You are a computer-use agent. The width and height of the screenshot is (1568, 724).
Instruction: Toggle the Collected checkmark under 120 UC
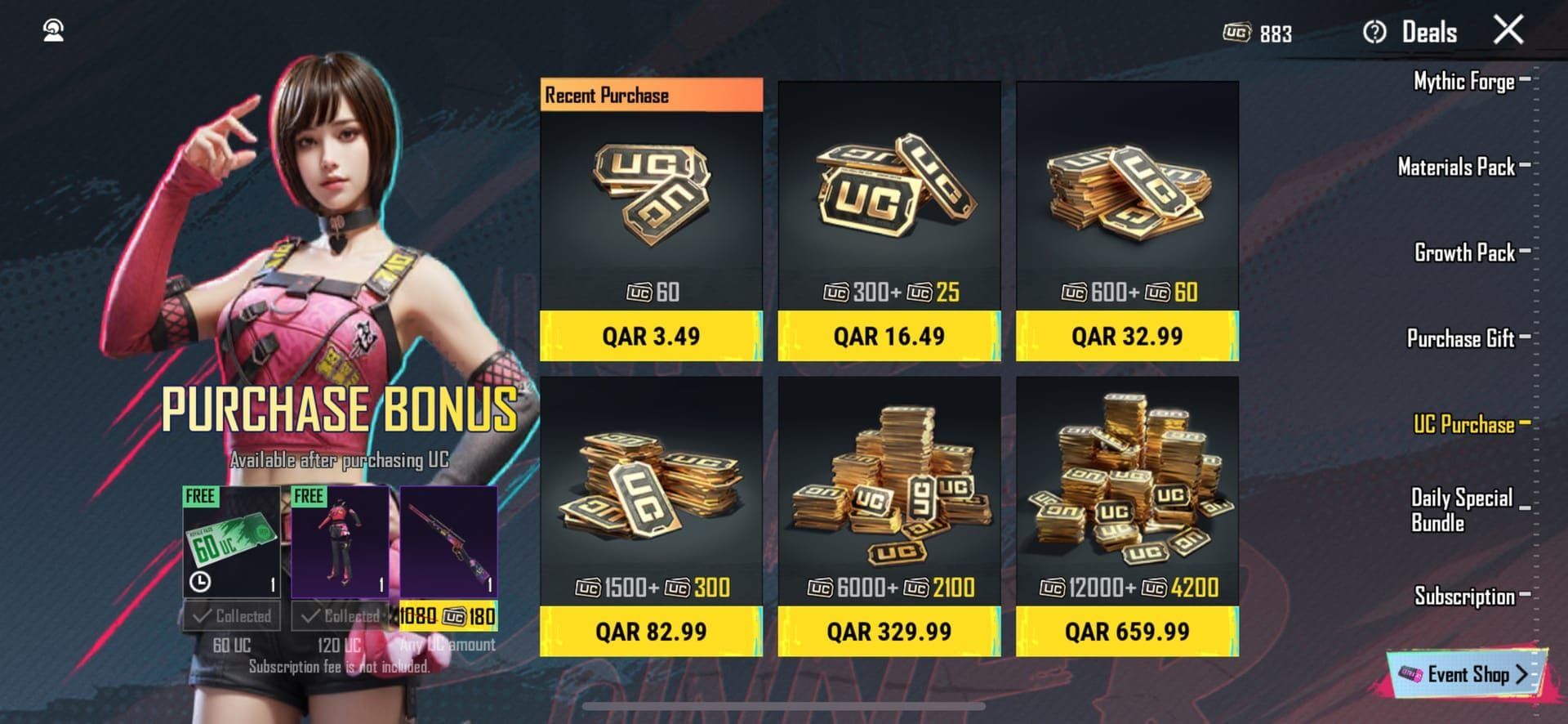coord(341,616)
